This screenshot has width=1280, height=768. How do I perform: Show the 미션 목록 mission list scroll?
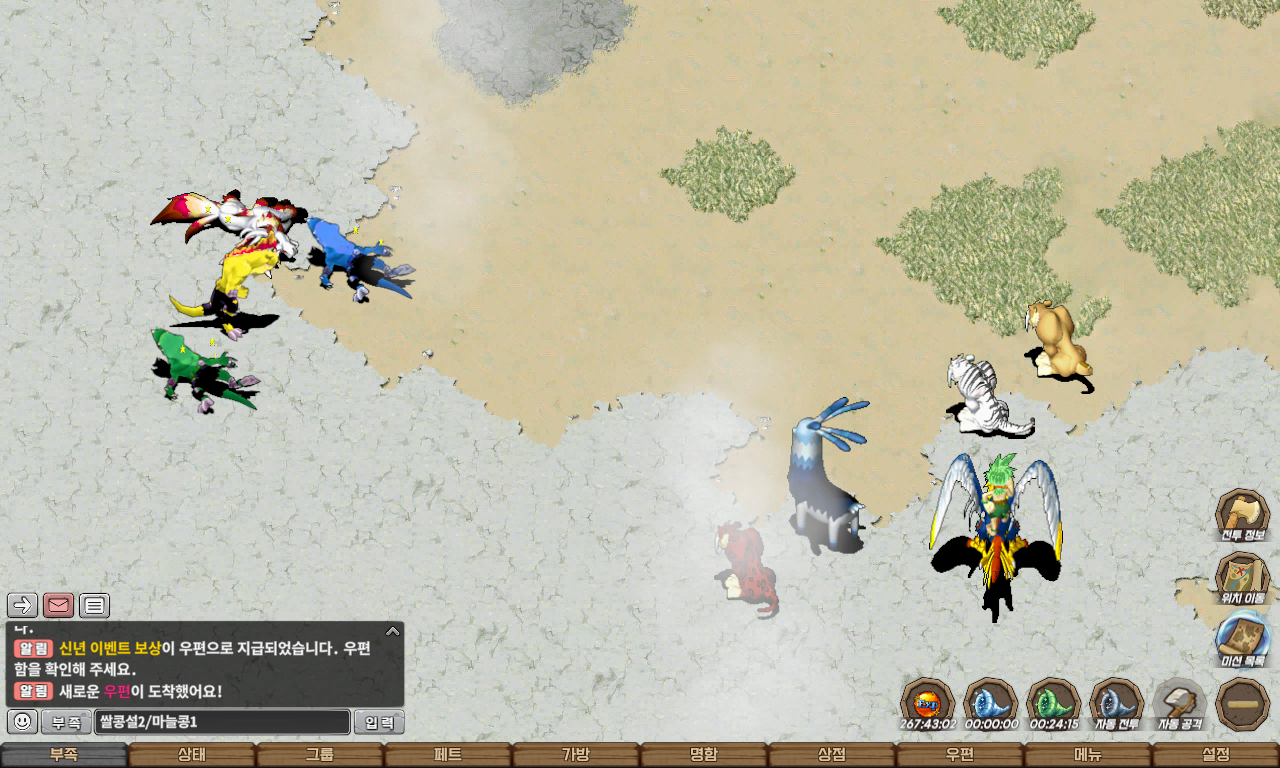[x=1242, y=640]
